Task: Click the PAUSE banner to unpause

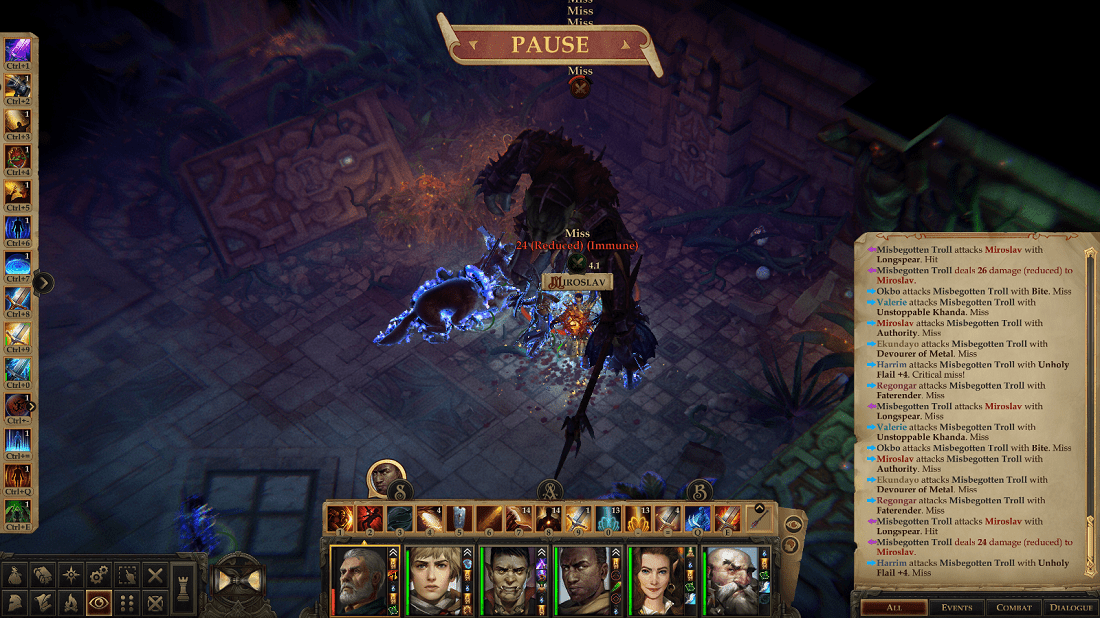Action: click(x=550, y=45)
